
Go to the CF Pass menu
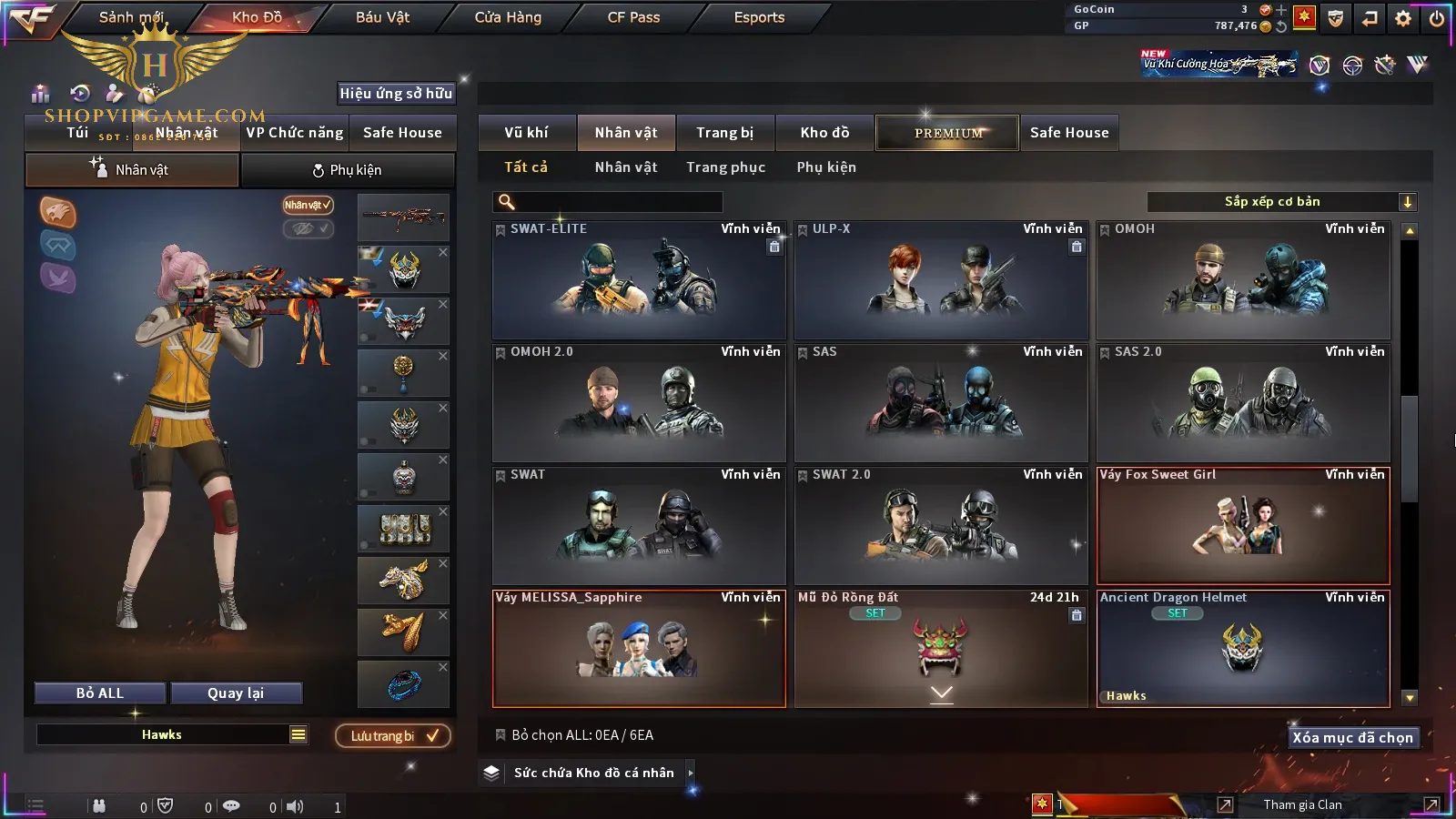[633, 17]
